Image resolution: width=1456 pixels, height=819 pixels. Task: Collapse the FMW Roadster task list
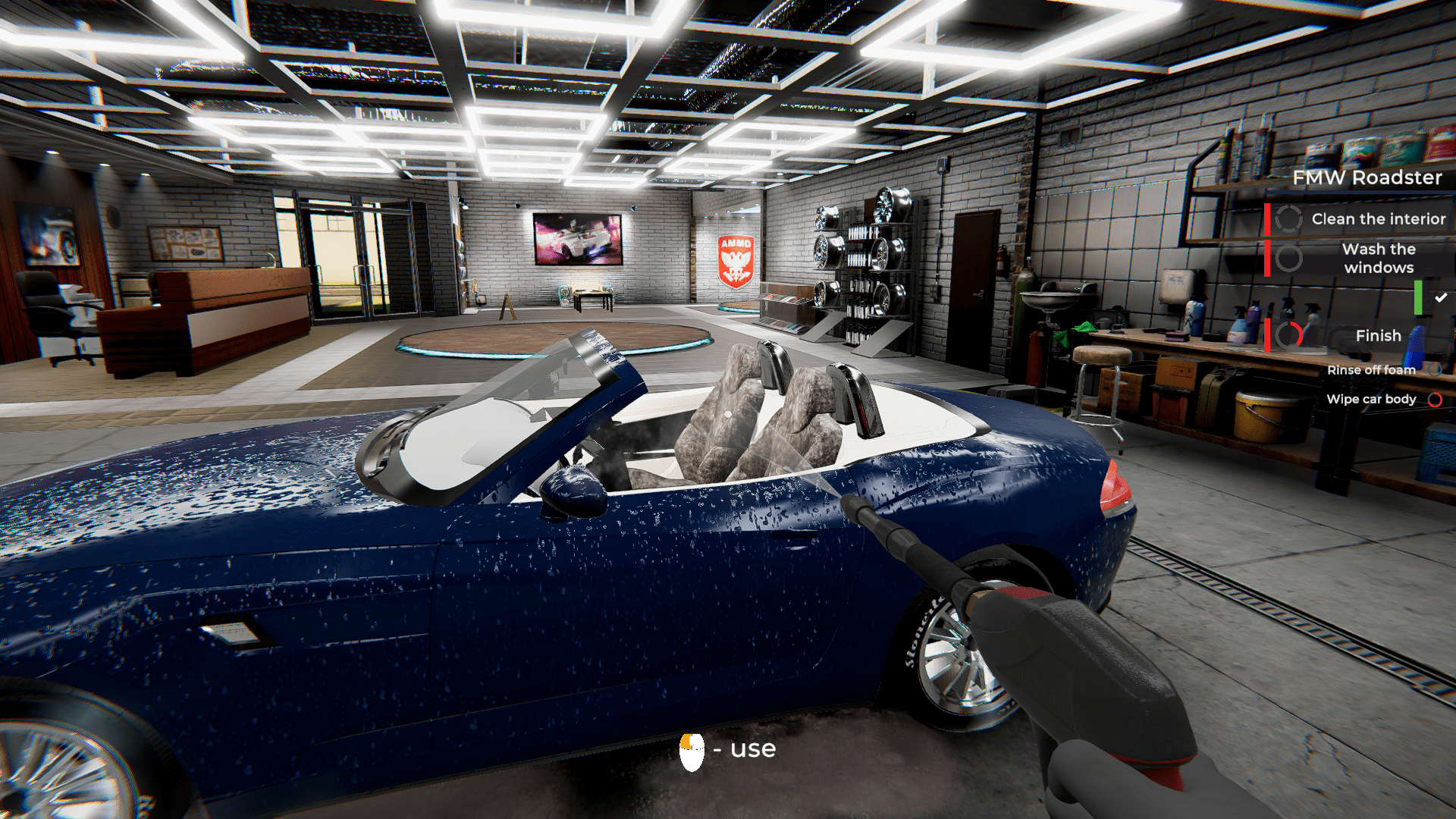[x=1368, y=177]
